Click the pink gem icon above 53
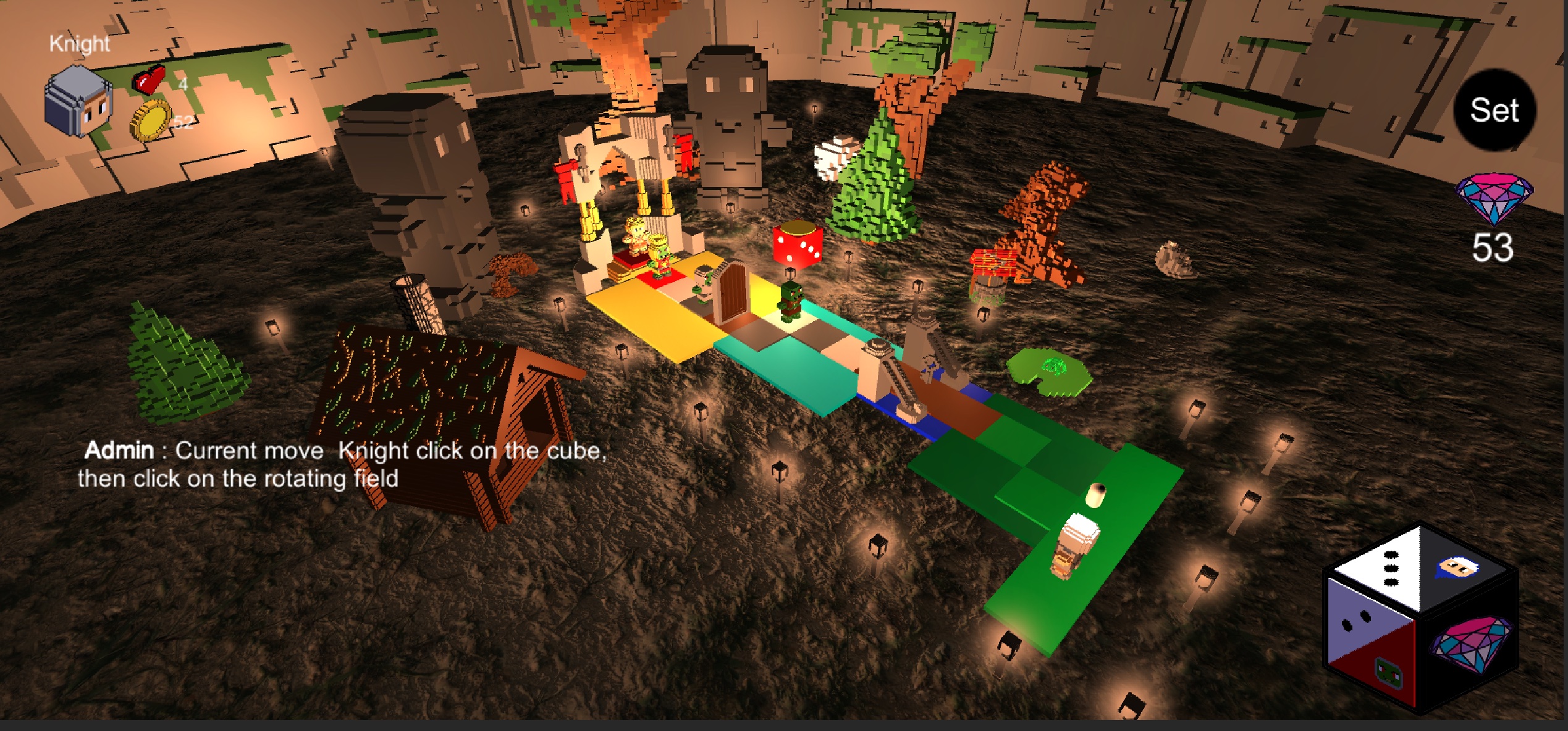This screenshot has width=1568, height=731. tap(1494, 197)
